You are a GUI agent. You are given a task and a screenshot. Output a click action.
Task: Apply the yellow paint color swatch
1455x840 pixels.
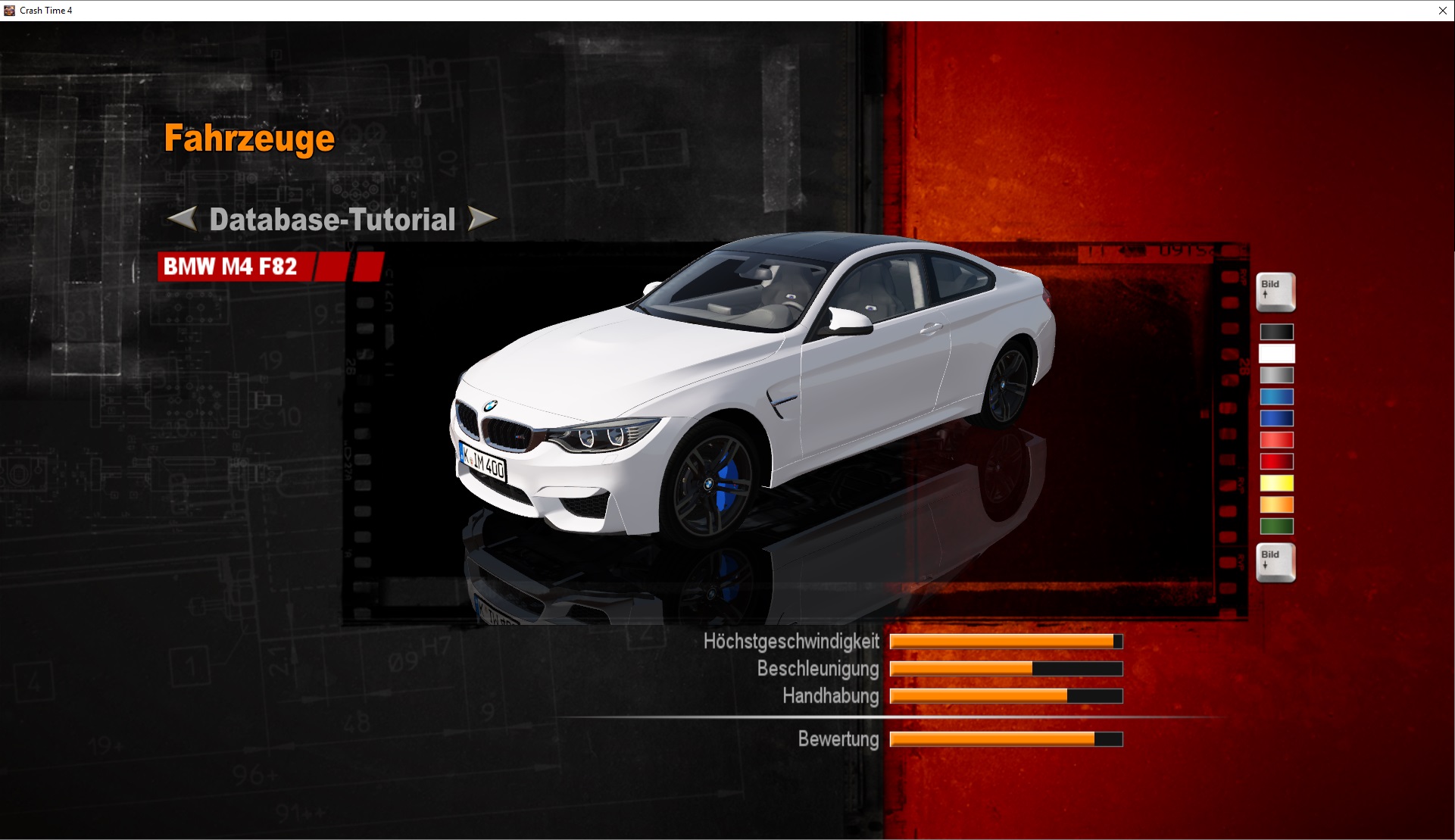(1276, 482)
